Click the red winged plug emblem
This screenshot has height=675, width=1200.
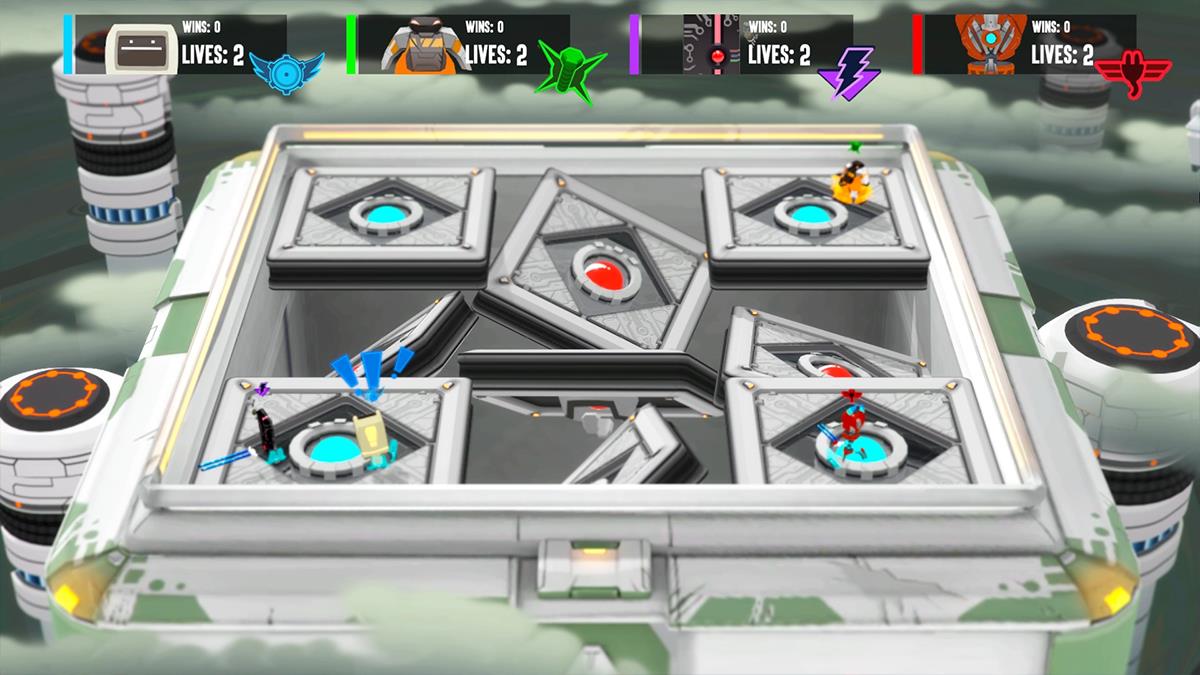click(1133, 73)
